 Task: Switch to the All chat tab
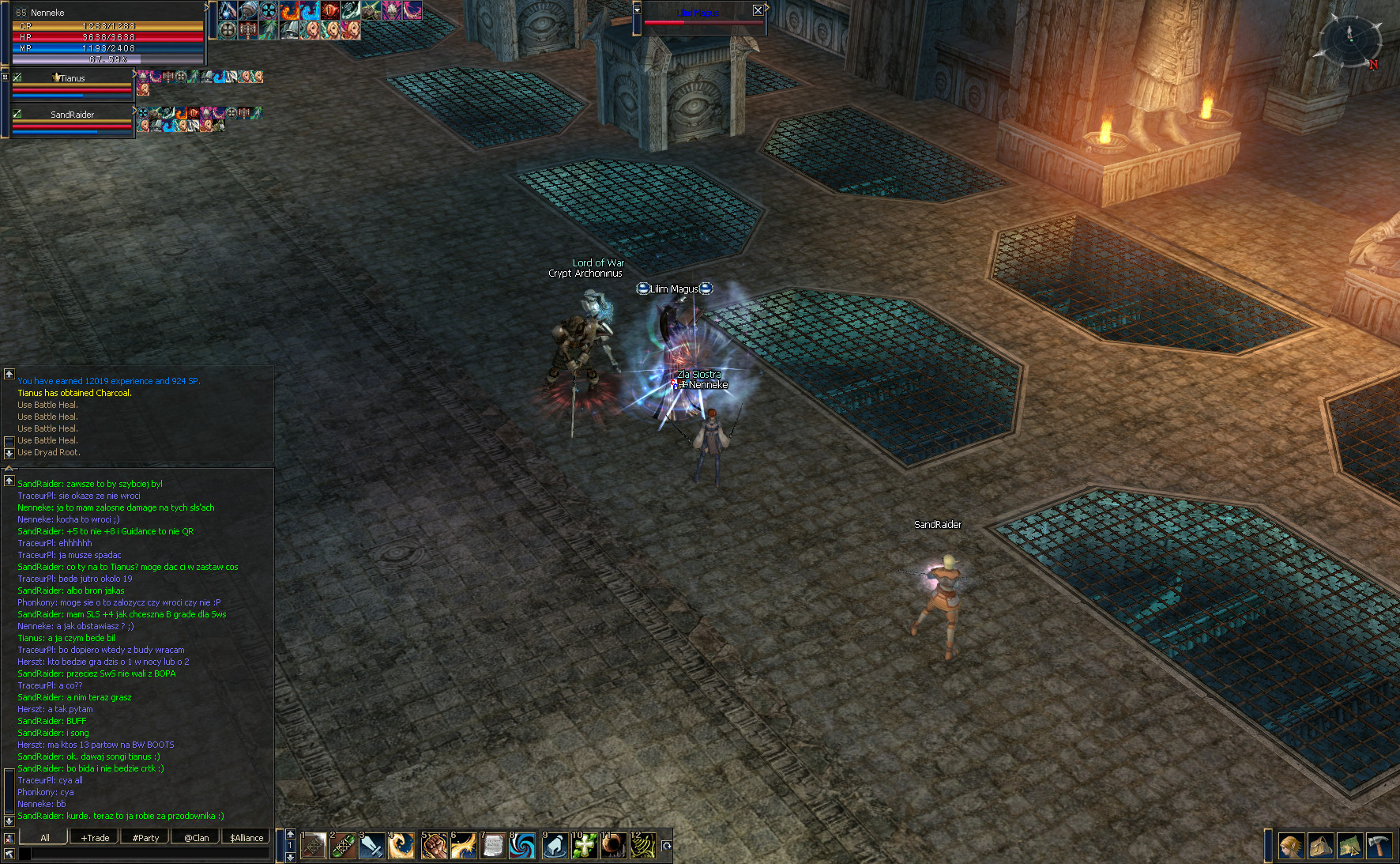click(44, 837)
